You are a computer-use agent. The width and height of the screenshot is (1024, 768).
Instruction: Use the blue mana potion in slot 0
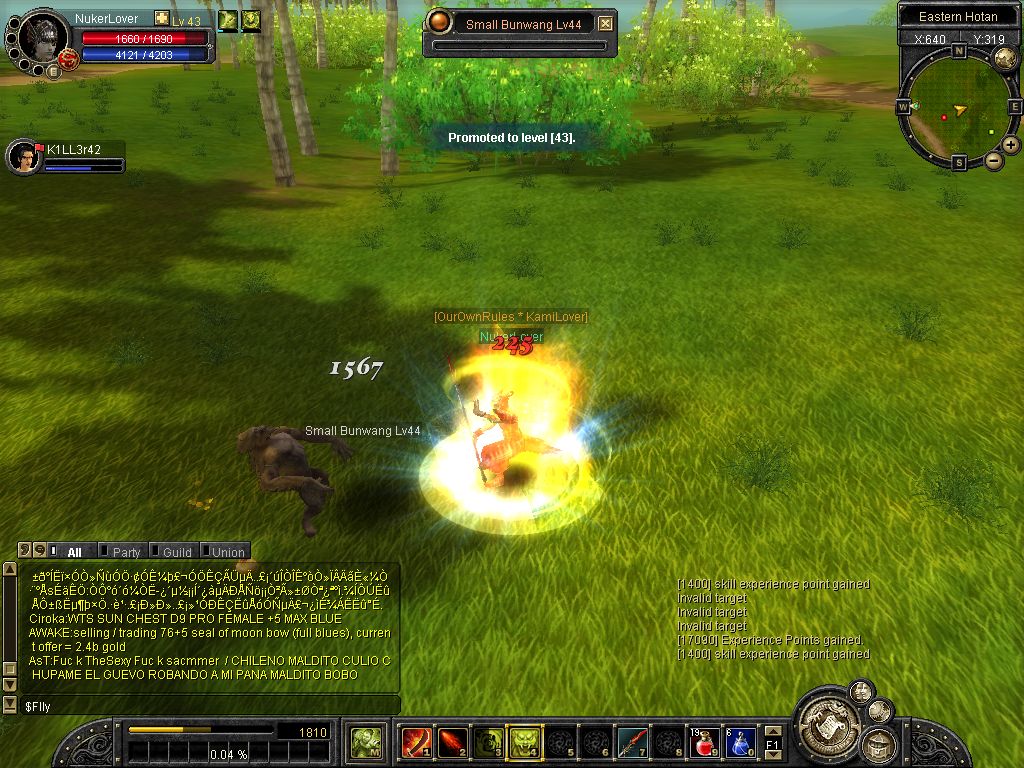click(740, 742)
